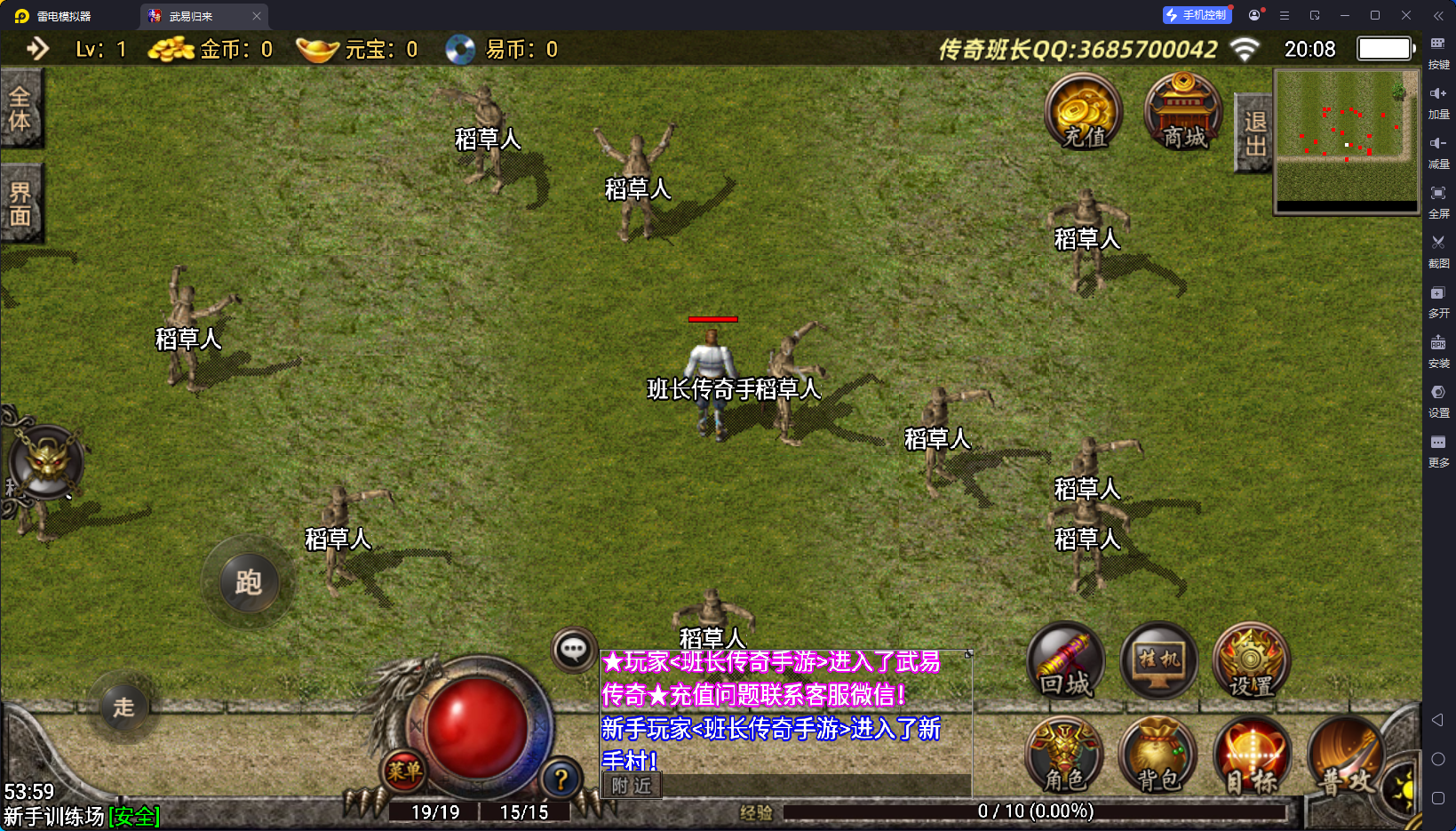Toggle the 界面 interface button
Screen dimensions: 1456x831
pos(20,204)
